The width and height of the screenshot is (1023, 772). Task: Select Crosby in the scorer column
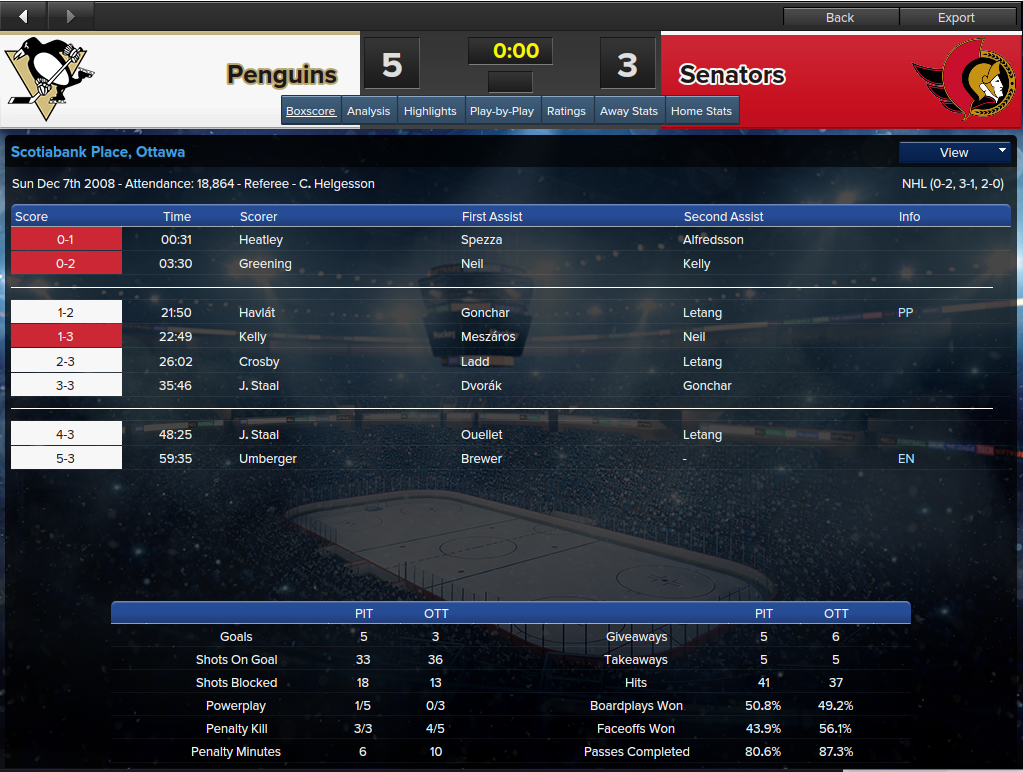click(259, 362)
